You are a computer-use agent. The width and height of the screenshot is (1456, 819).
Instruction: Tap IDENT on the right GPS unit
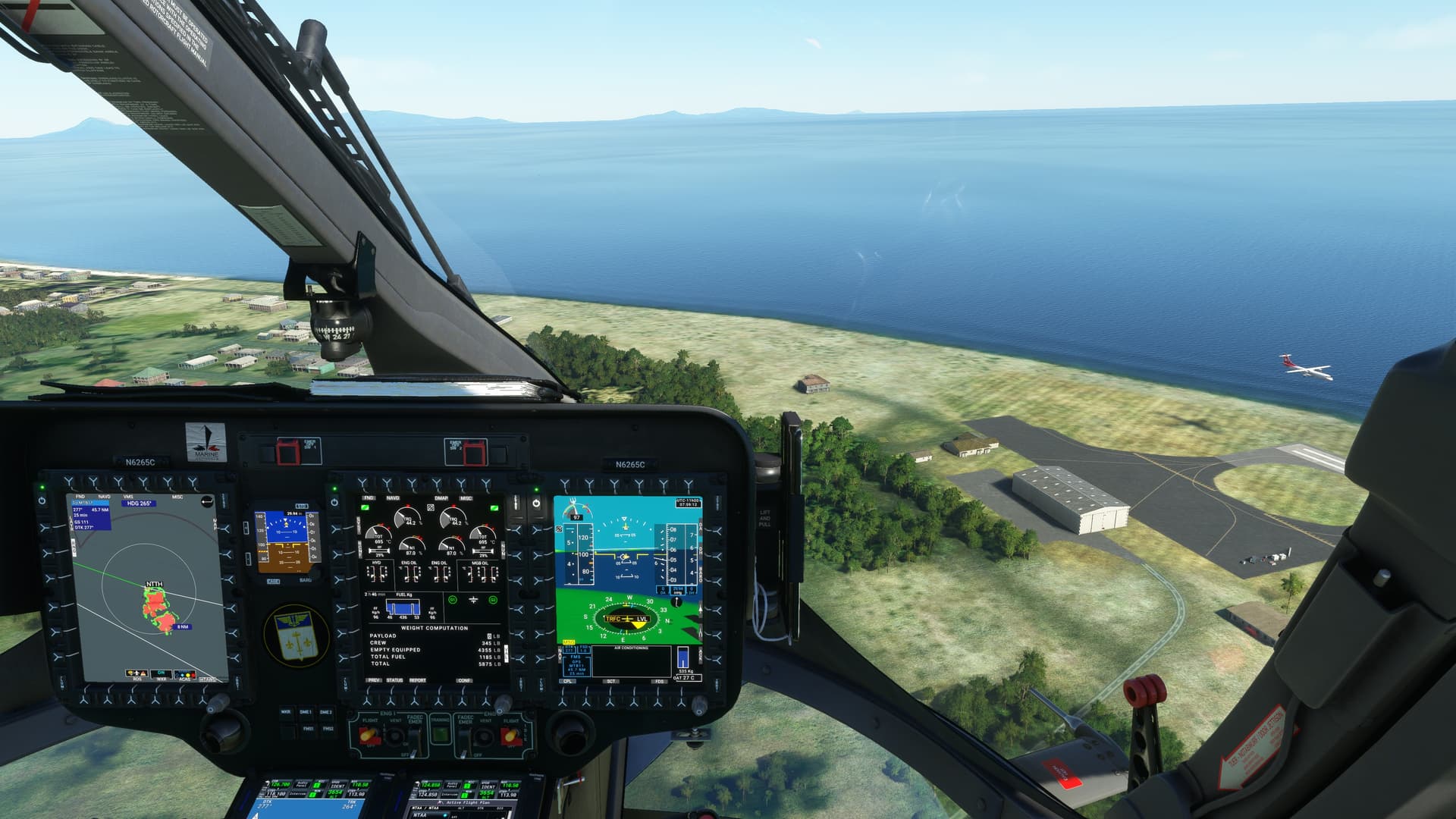click(x=489, y=786)
